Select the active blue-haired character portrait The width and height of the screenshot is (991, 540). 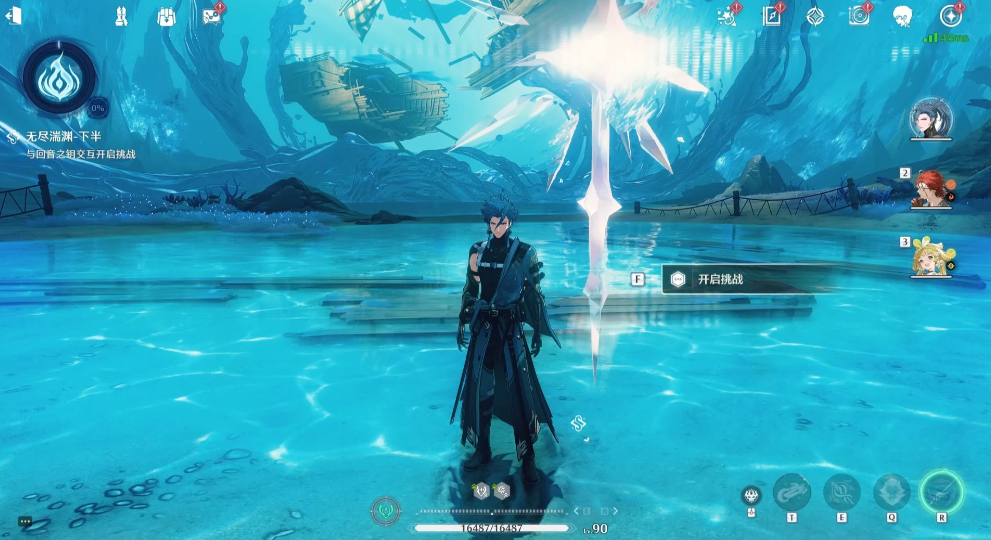point(929,120)
